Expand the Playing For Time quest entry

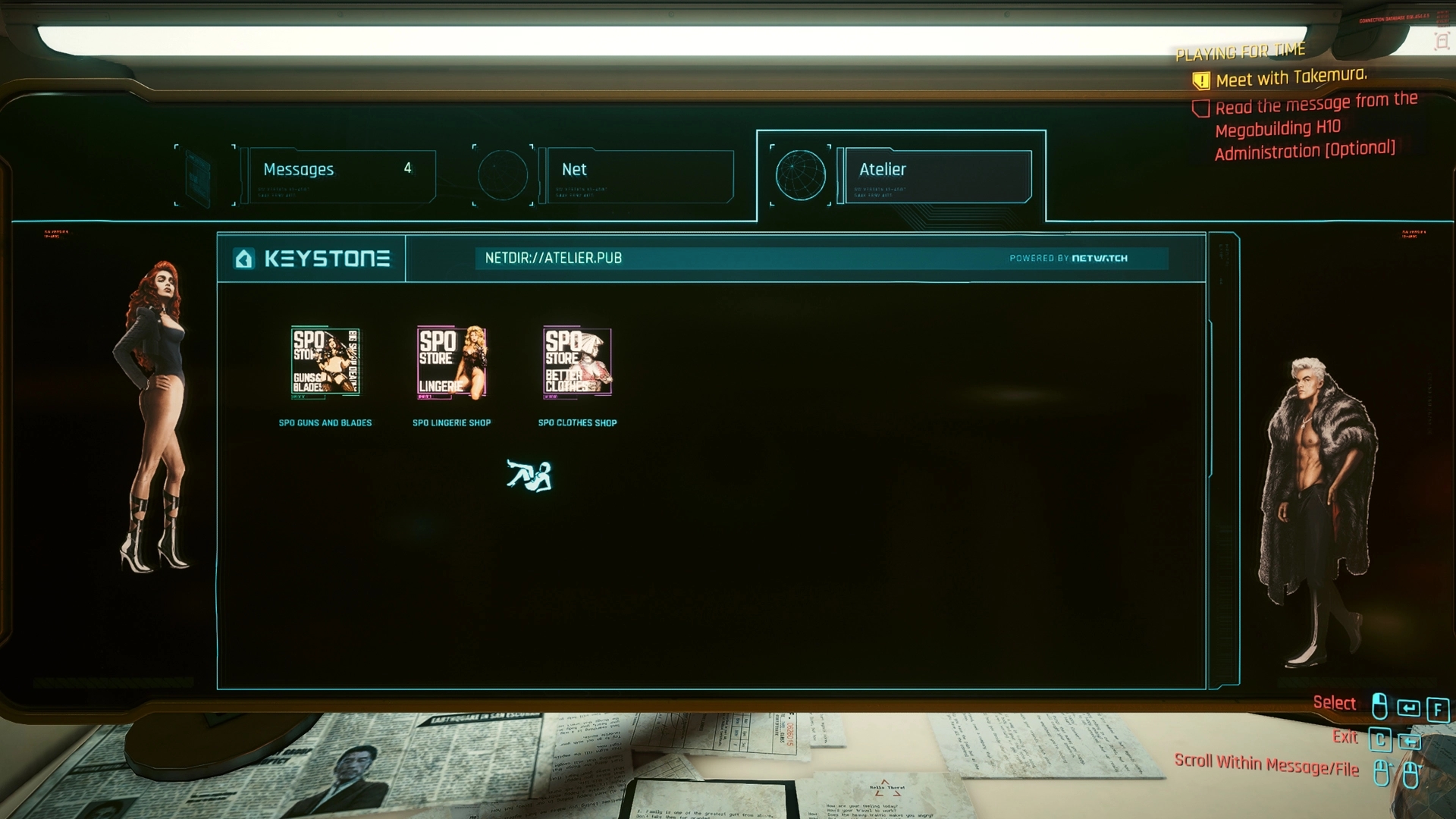pyautogui.click(x=1241, y=50)
